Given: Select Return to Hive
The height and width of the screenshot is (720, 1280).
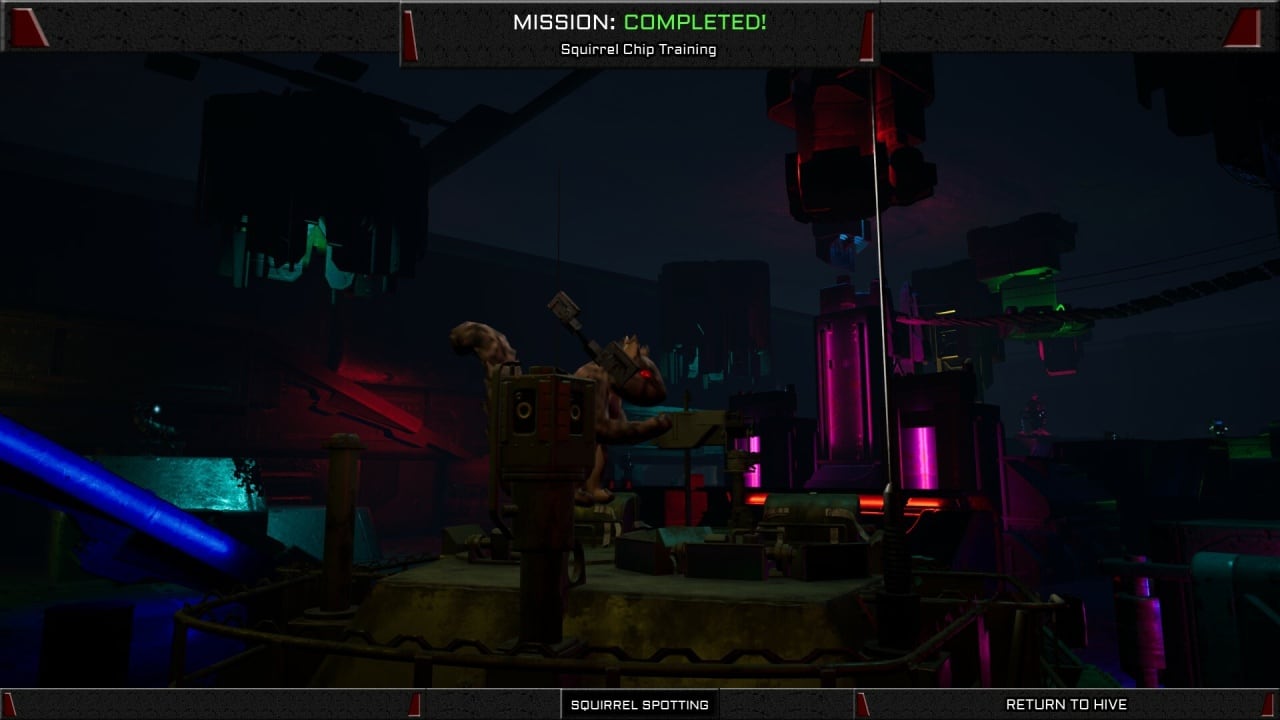Looking at the screenshot, I should coord(1066,704).
